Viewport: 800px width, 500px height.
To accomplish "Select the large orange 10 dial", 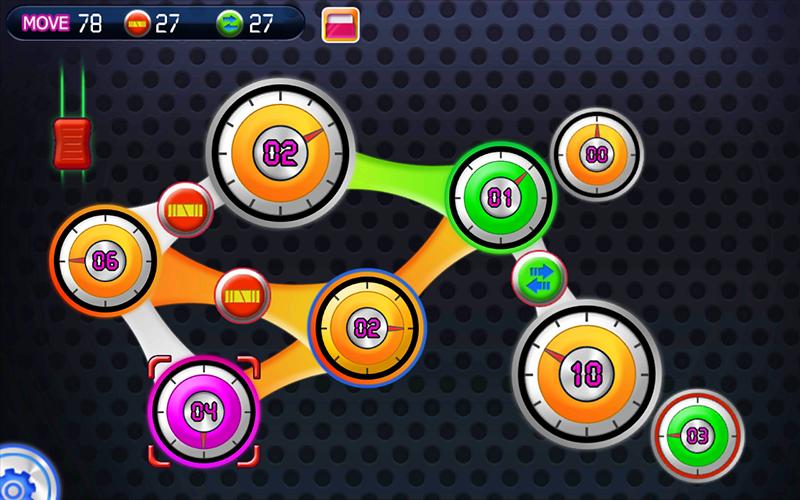I will [x=585, y=372].
